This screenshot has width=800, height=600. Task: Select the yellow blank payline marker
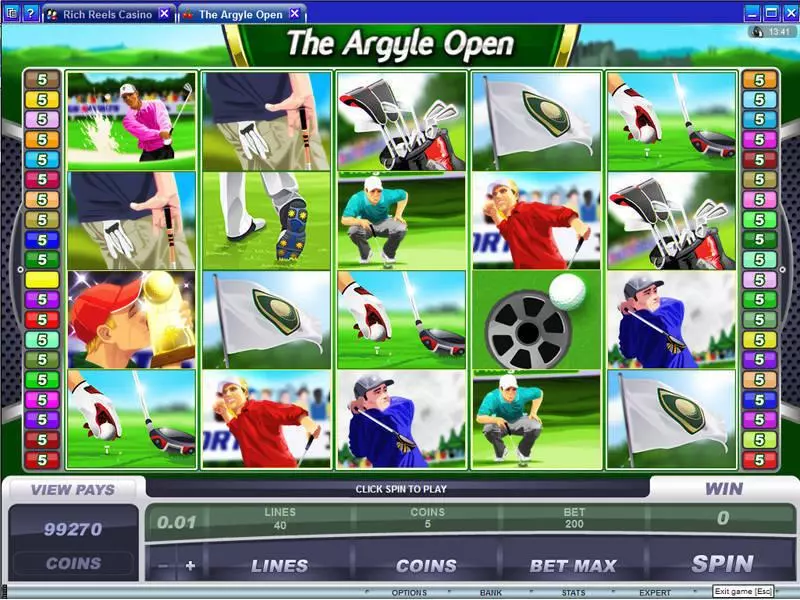coord(42,280)
